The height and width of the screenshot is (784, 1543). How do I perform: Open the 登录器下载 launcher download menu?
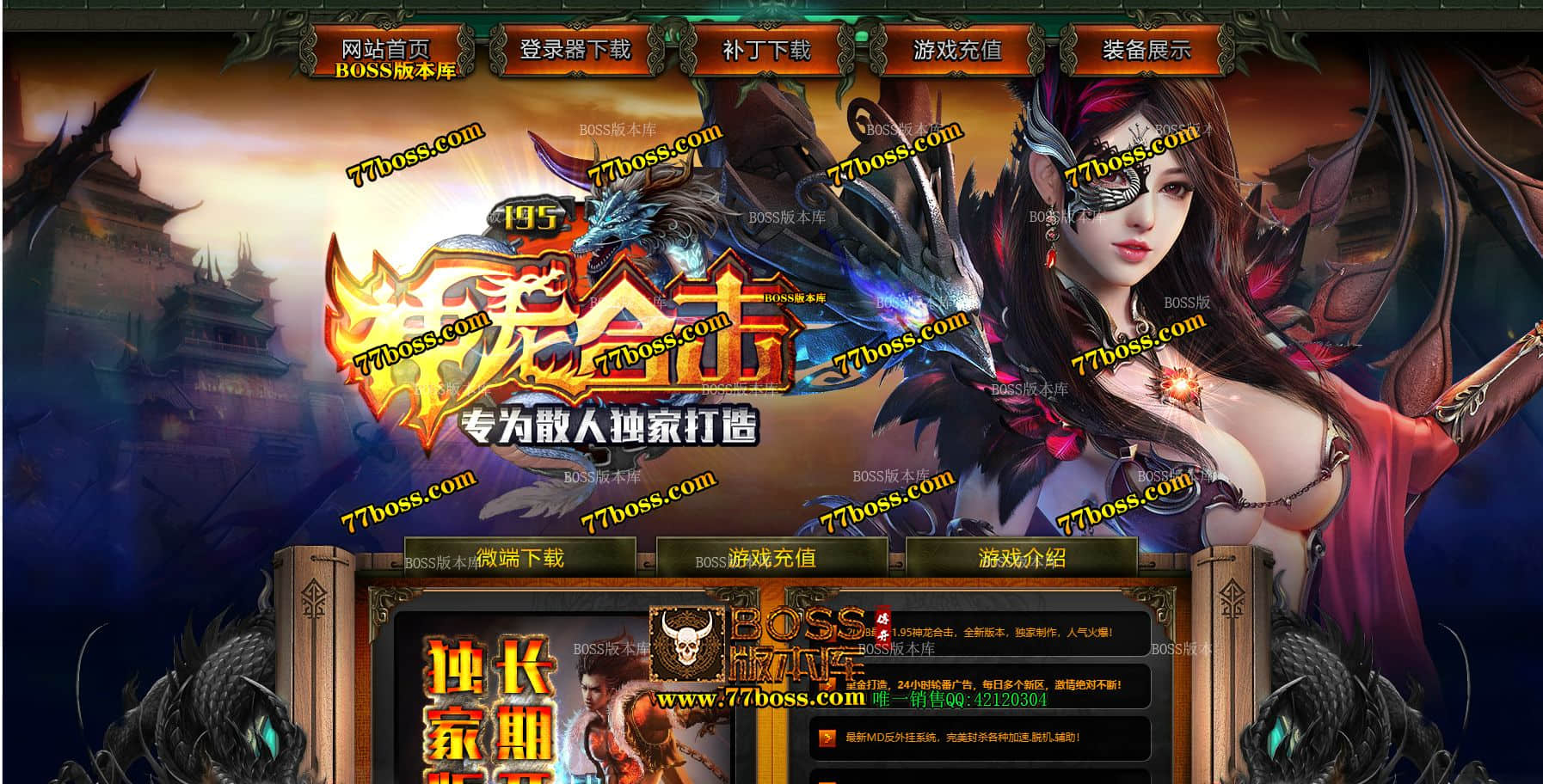577,51
